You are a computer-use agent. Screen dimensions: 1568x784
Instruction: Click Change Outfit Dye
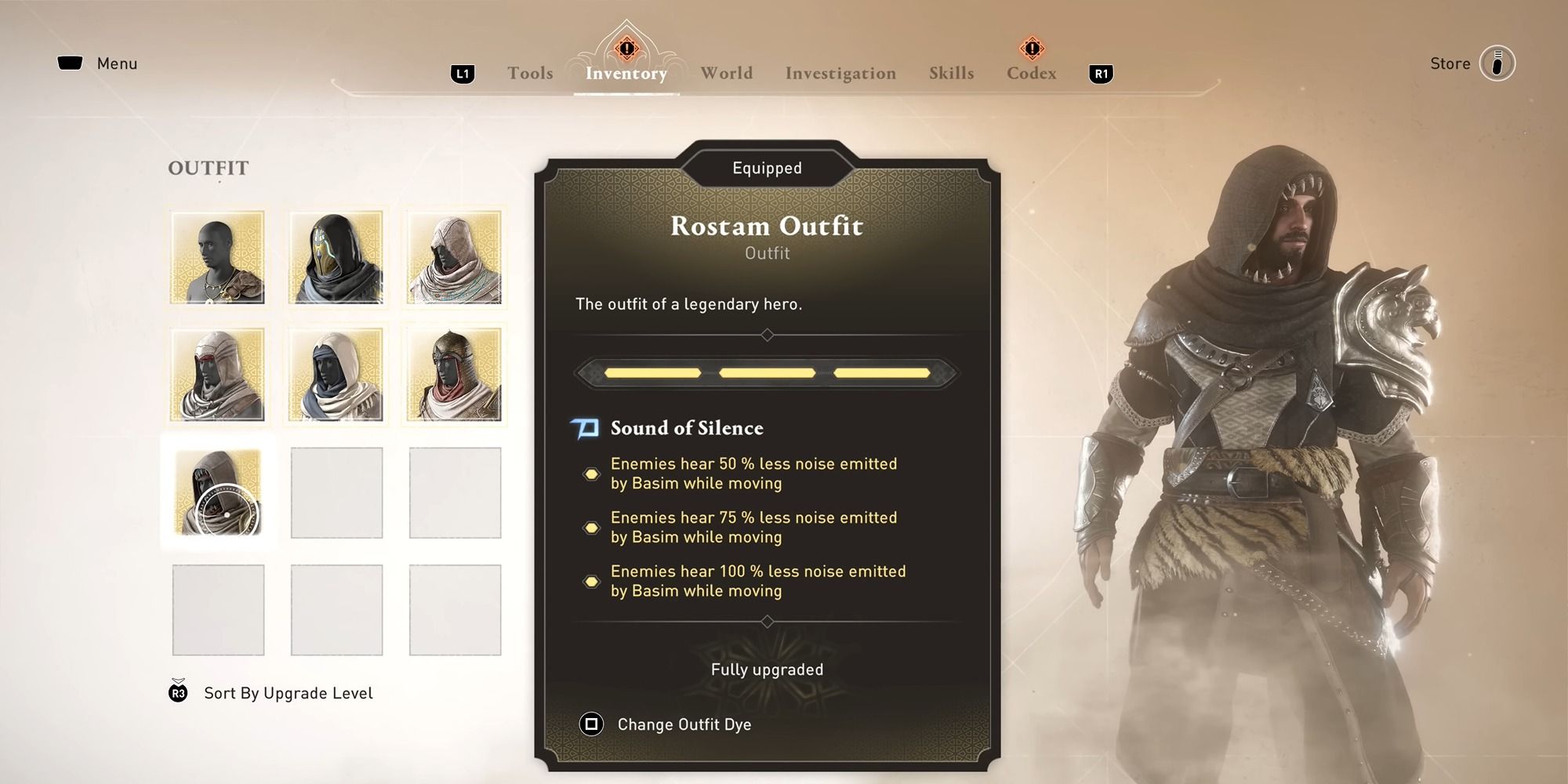pyautogui.click(x=684, y=724)
